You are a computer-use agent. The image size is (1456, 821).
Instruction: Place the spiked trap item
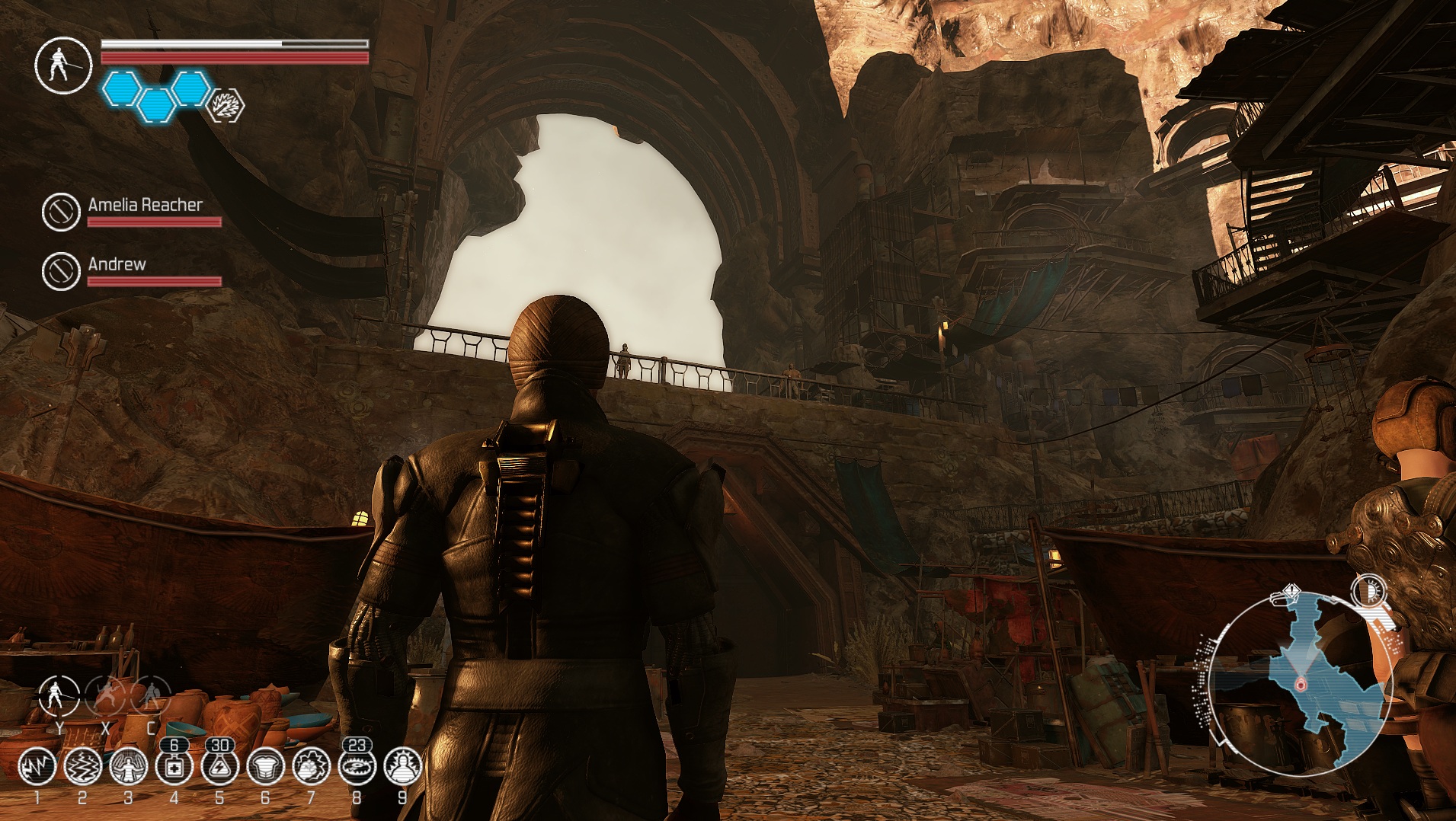coord(357,766)
